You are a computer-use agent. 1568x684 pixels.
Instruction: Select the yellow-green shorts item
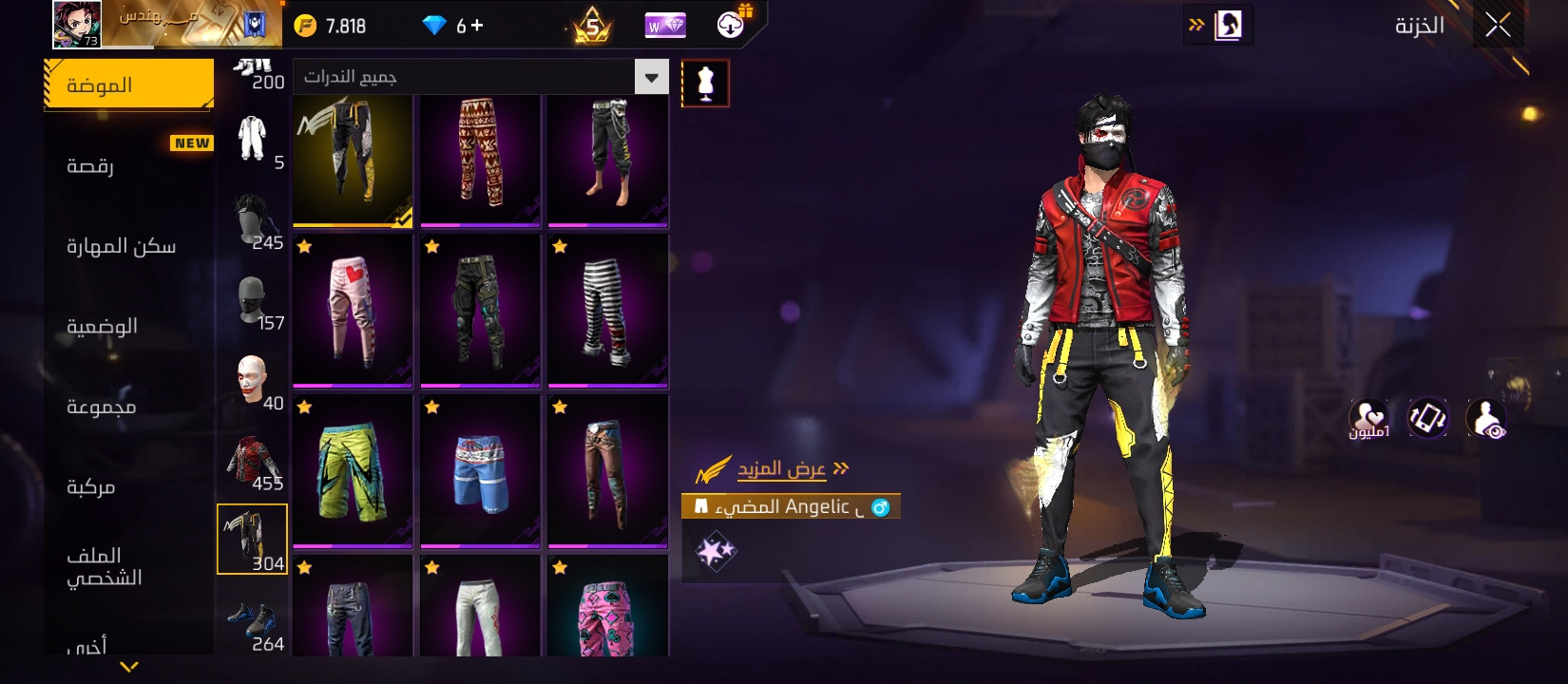pyautogui.click(x=353, y=471)
